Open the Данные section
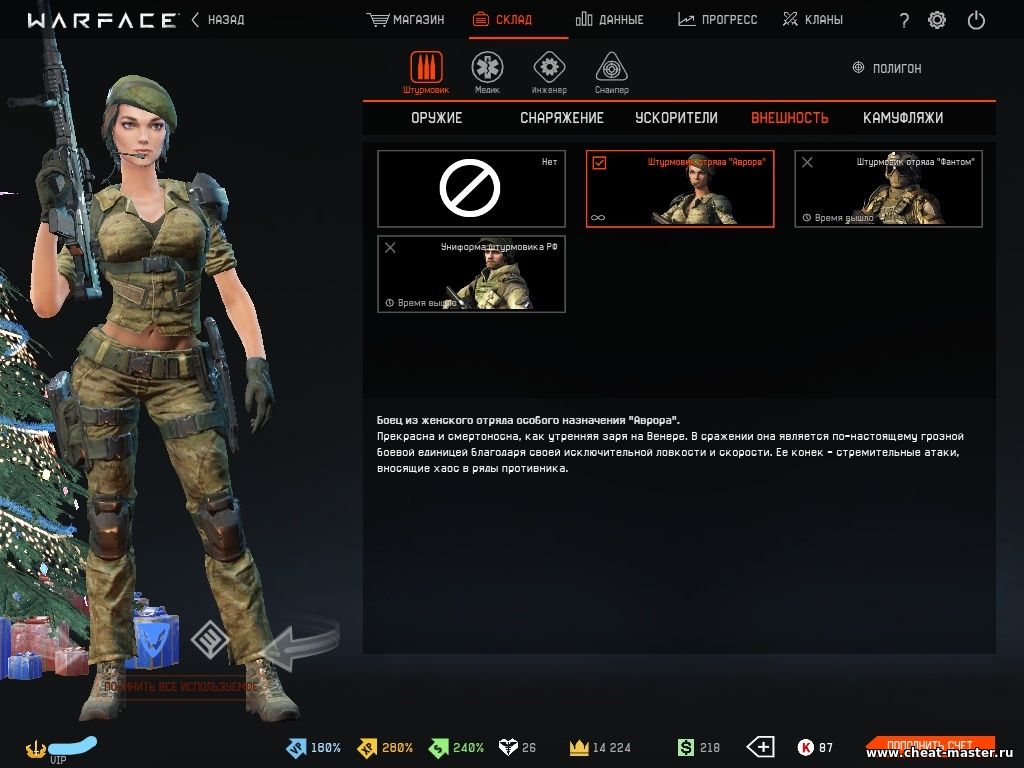This screenshot has height=768, width=1024. pyautogui.click(x=610, y=20)
